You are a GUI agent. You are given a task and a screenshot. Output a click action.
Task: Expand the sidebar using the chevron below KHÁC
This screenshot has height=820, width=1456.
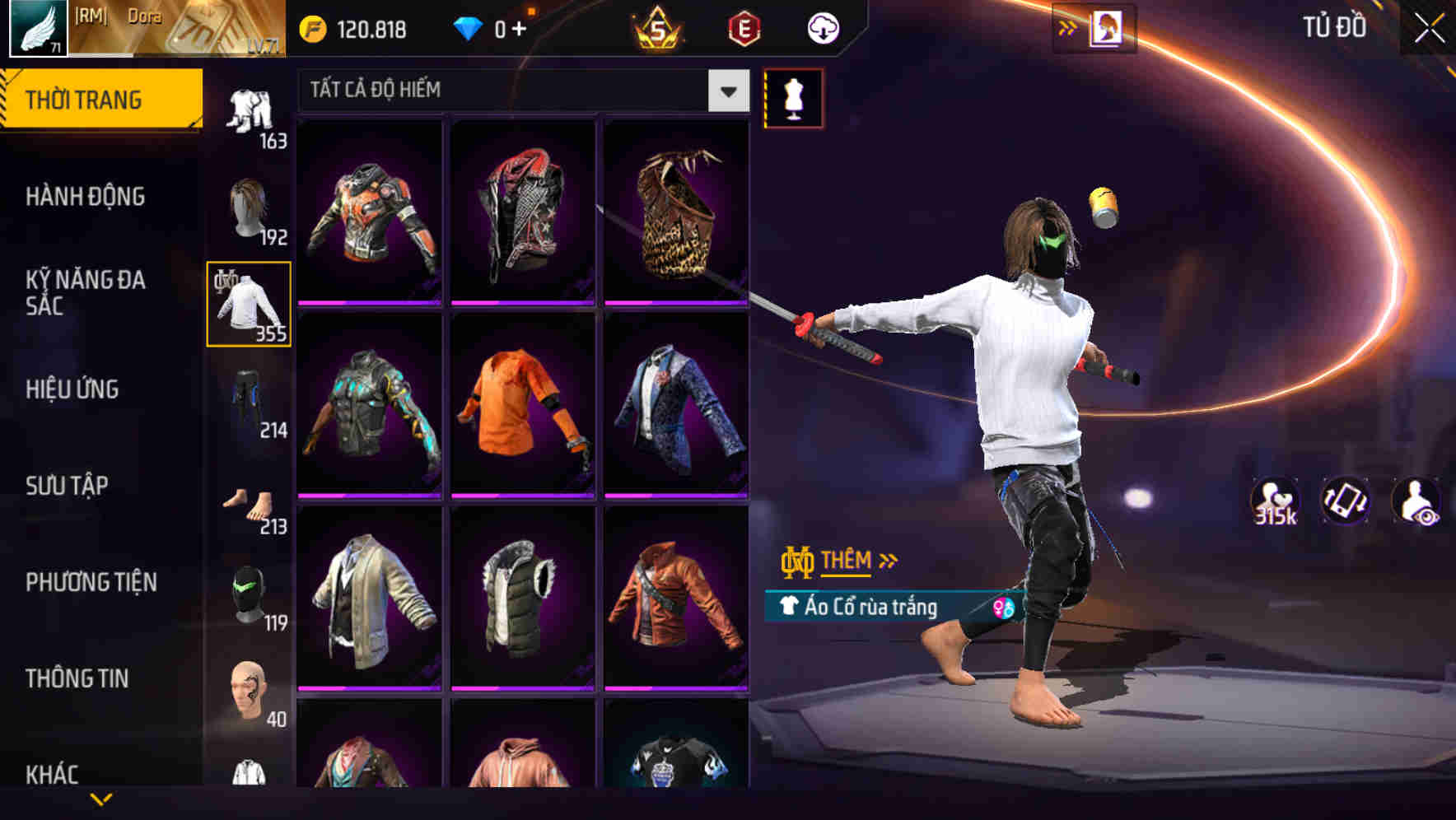[101, 797]
